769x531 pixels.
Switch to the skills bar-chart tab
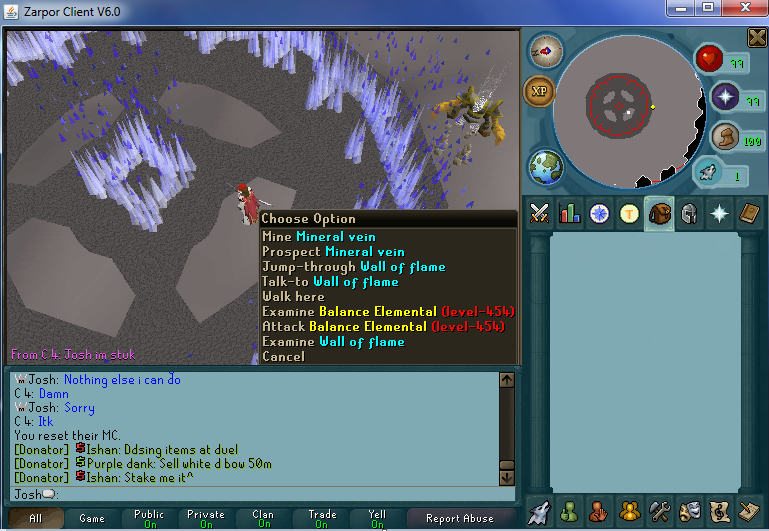570,213
